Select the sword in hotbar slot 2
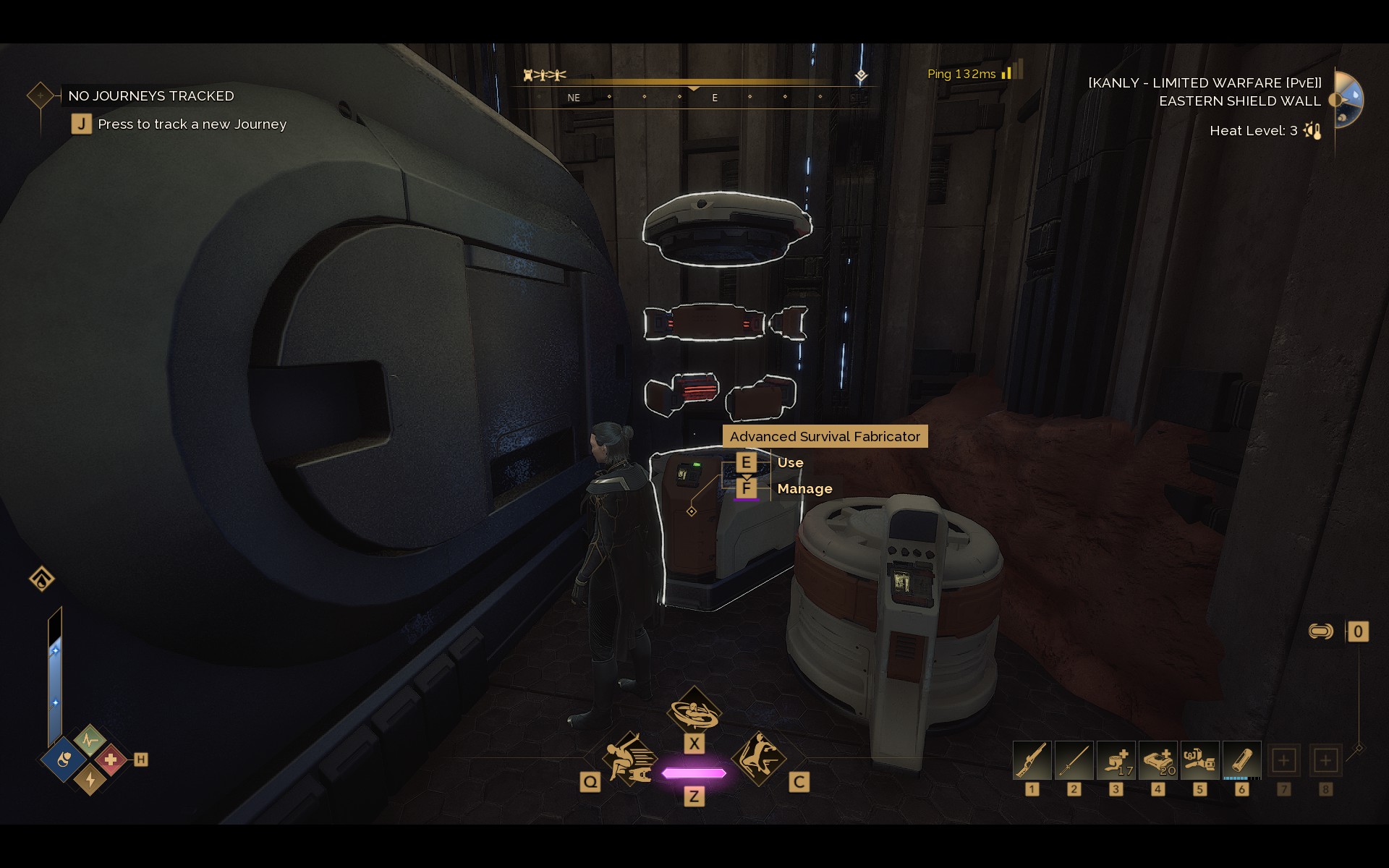The height and width of the screenshot is (868, 1389). pyautogui.click(x=1074, y=761)
